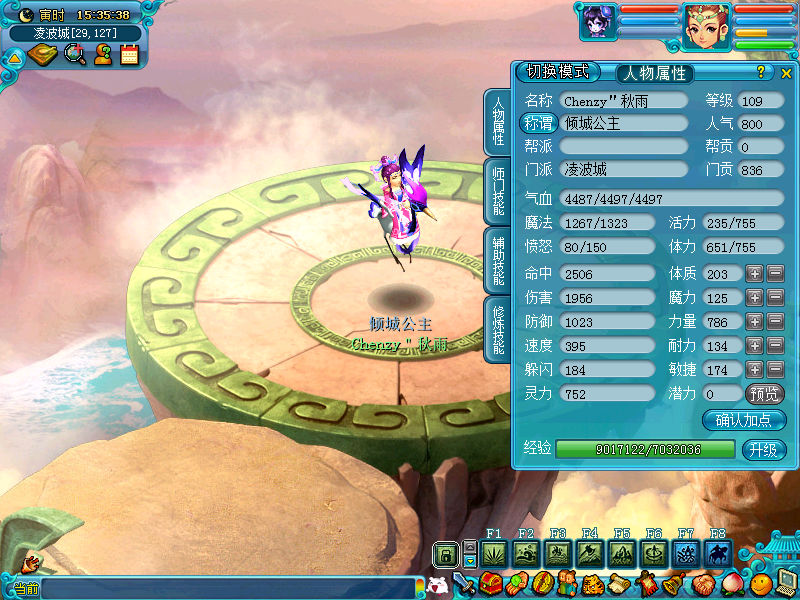Click the 称谓 title button
The height and width of the screenshot is (600, 800).
coord(538,124)
